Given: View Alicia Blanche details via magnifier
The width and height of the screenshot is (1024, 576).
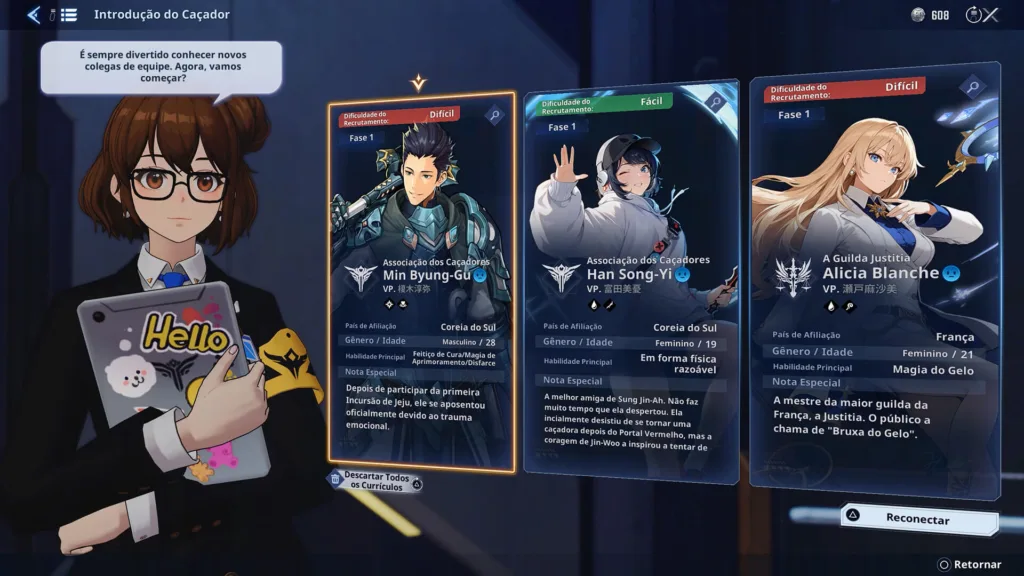Looking at the screenshot, I should (973, 87).
